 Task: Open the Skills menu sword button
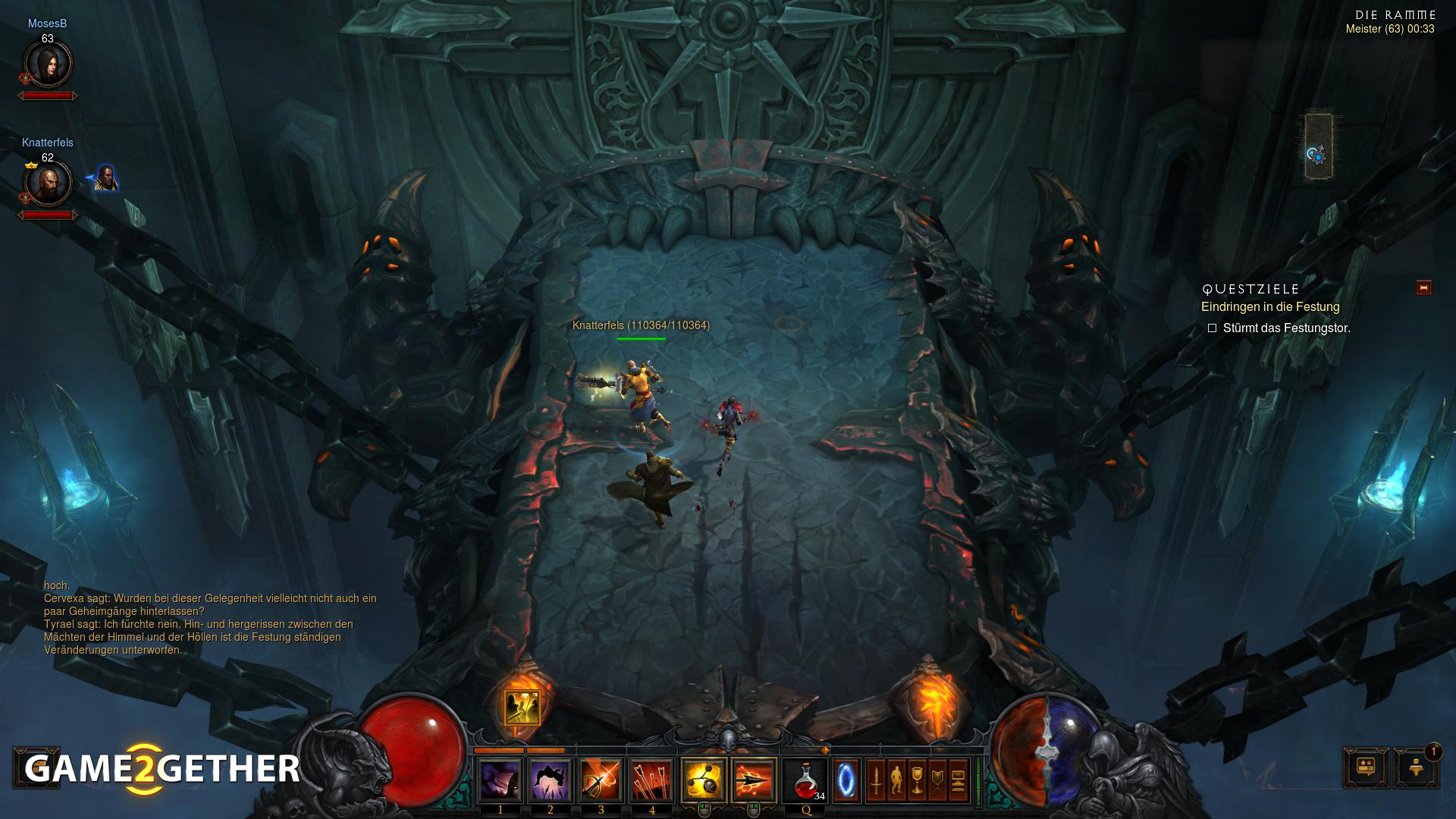pos(876,780)
